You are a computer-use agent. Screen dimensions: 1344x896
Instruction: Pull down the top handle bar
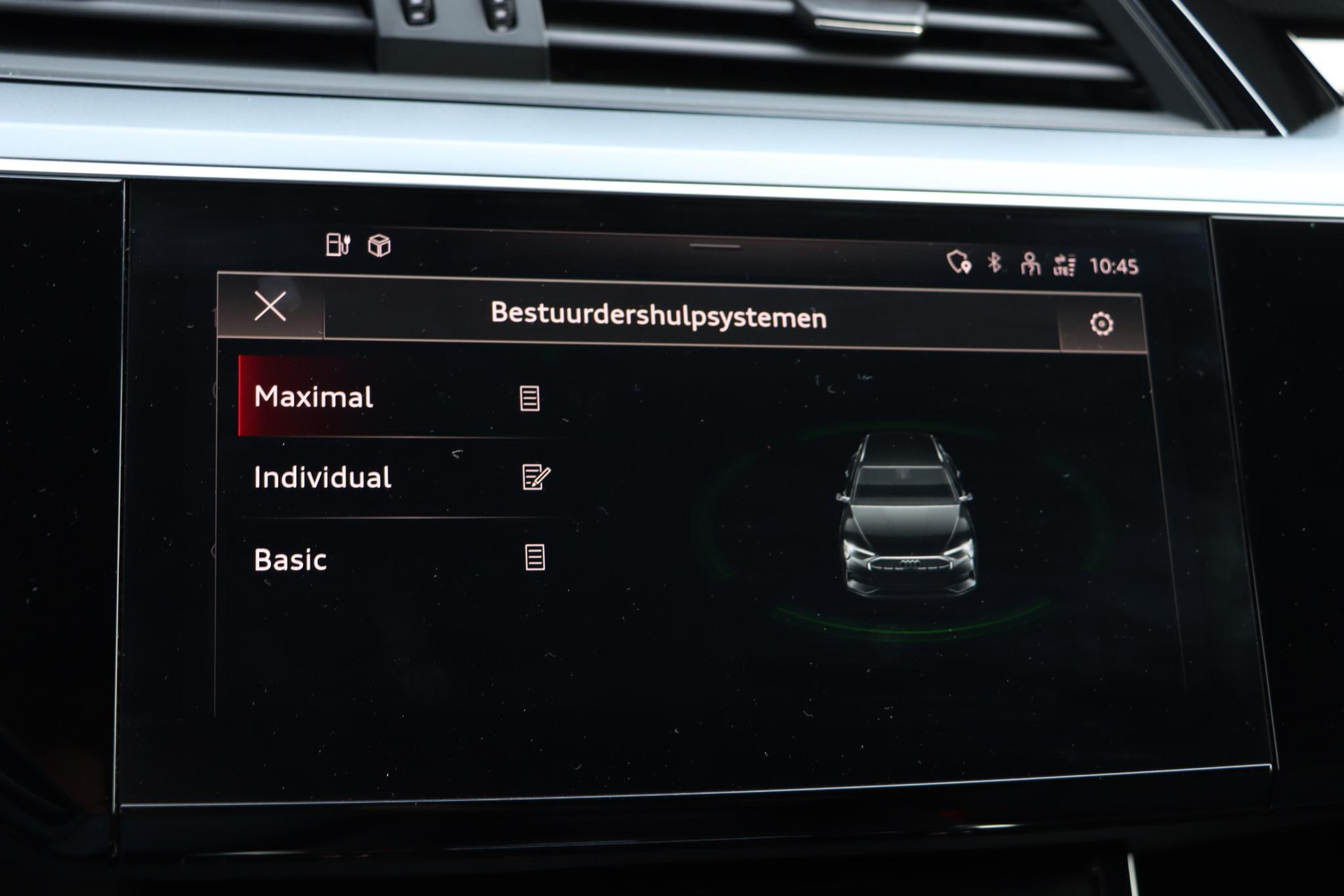coord(715,246)
